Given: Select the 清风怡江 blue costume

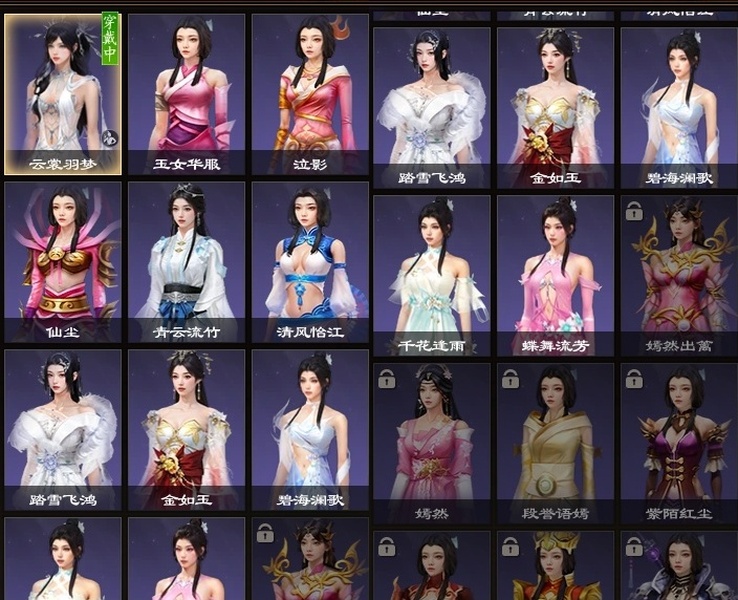Looking at the screenshot, I should pos(310,262).
